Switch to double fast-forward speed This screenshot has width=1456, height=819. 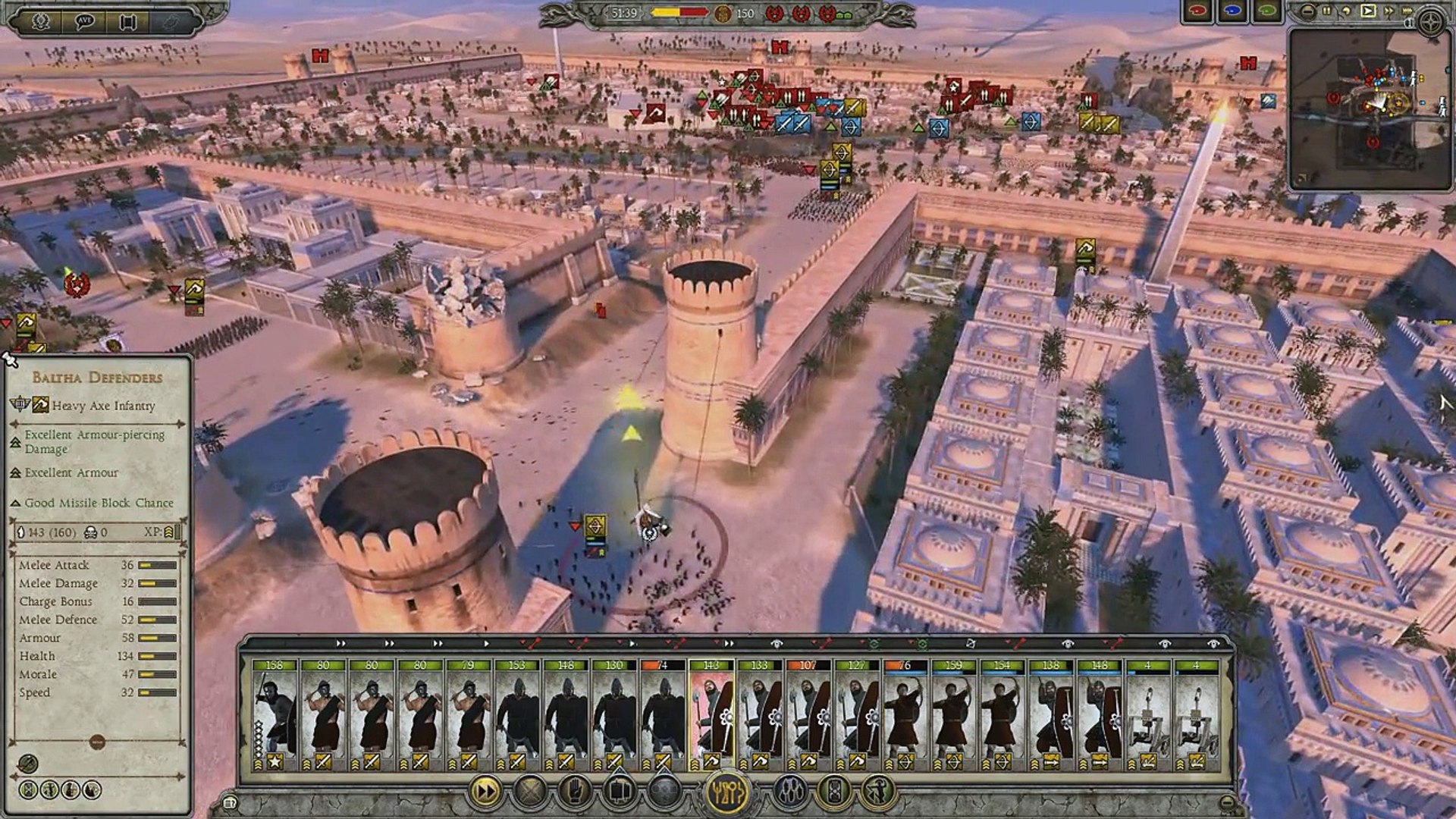point(1388,11)
